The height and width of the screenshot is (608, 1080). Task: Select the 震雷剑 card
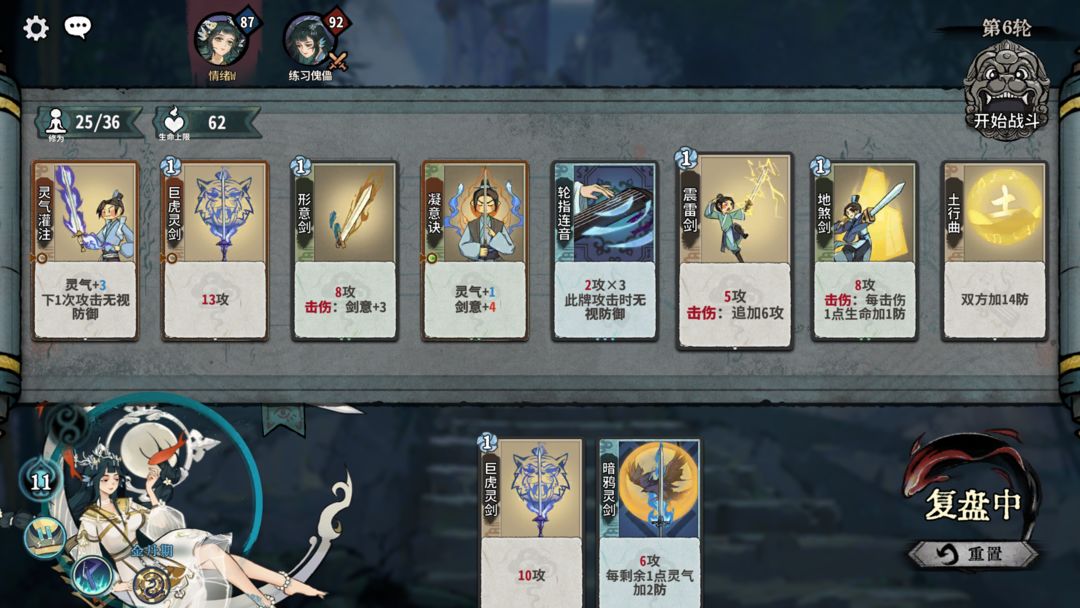point(735,250)
